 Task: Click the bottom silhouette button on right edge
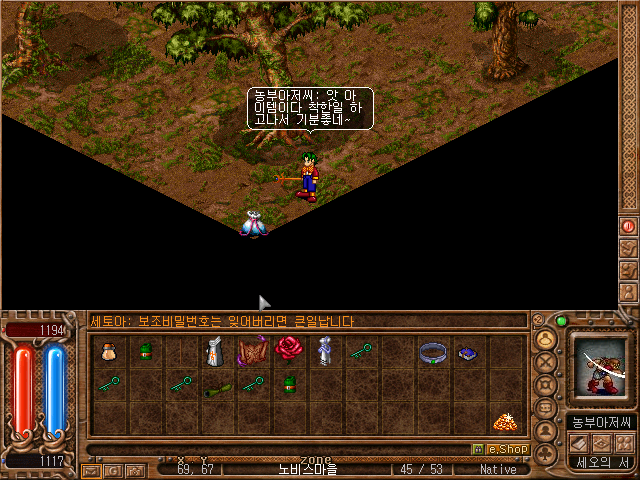[628, 294]
